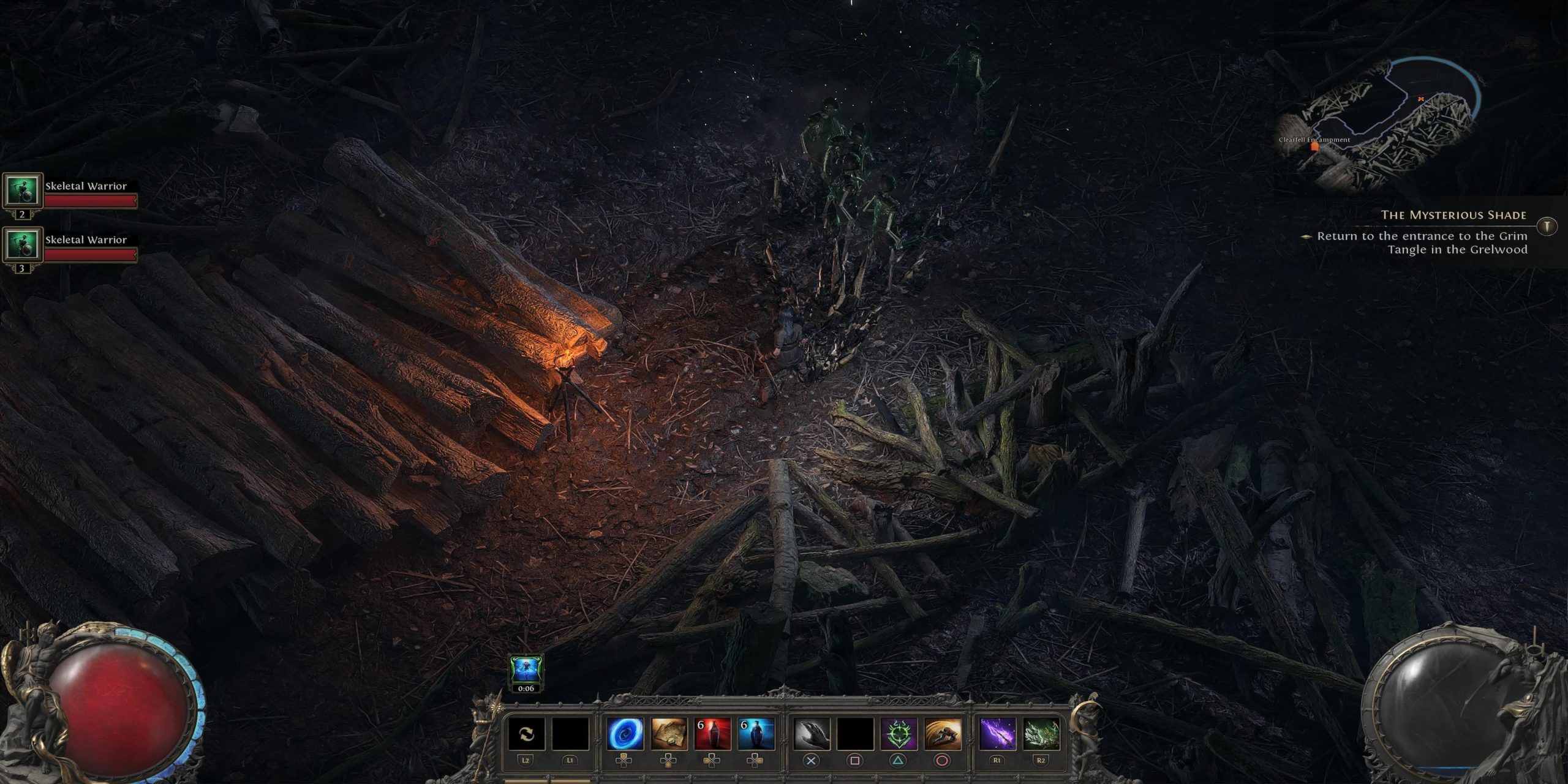Activate the green sigil skill on purple
Screen dimensions: 1568x784
tap(898, 734)
